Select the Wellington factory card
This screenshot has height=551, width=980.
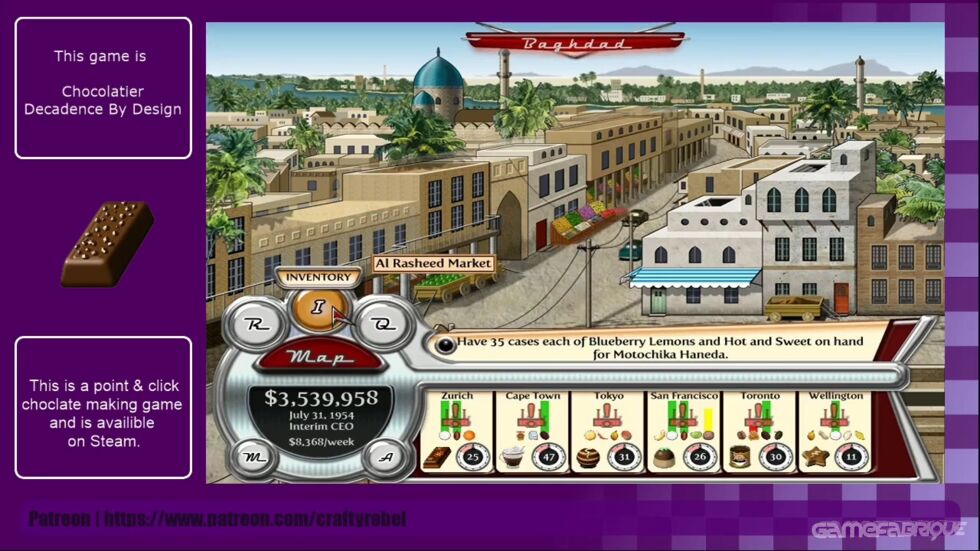(835, 431)
